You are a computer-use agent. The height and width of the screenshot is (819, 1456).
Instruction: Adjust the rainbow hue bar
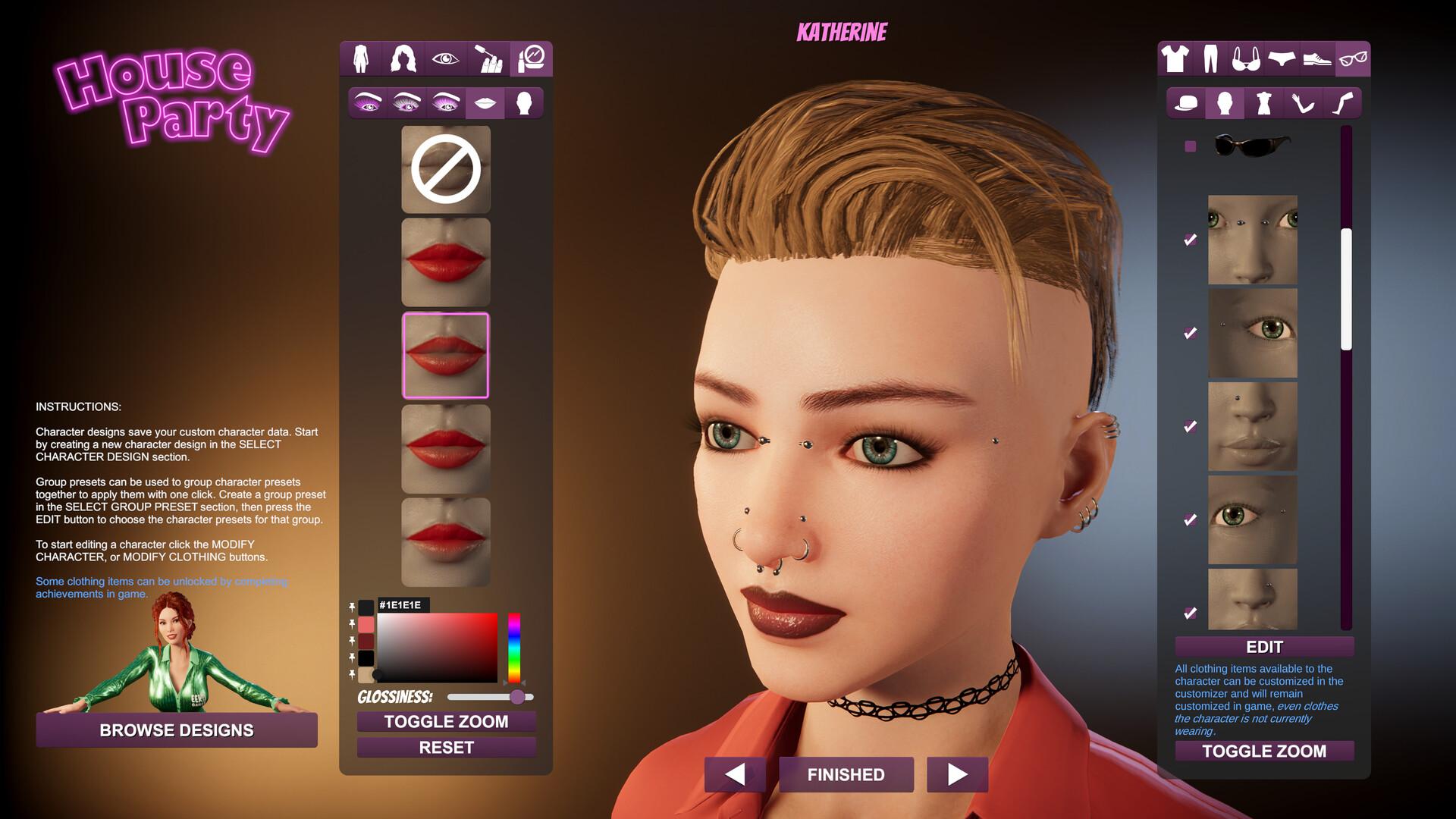514,647
